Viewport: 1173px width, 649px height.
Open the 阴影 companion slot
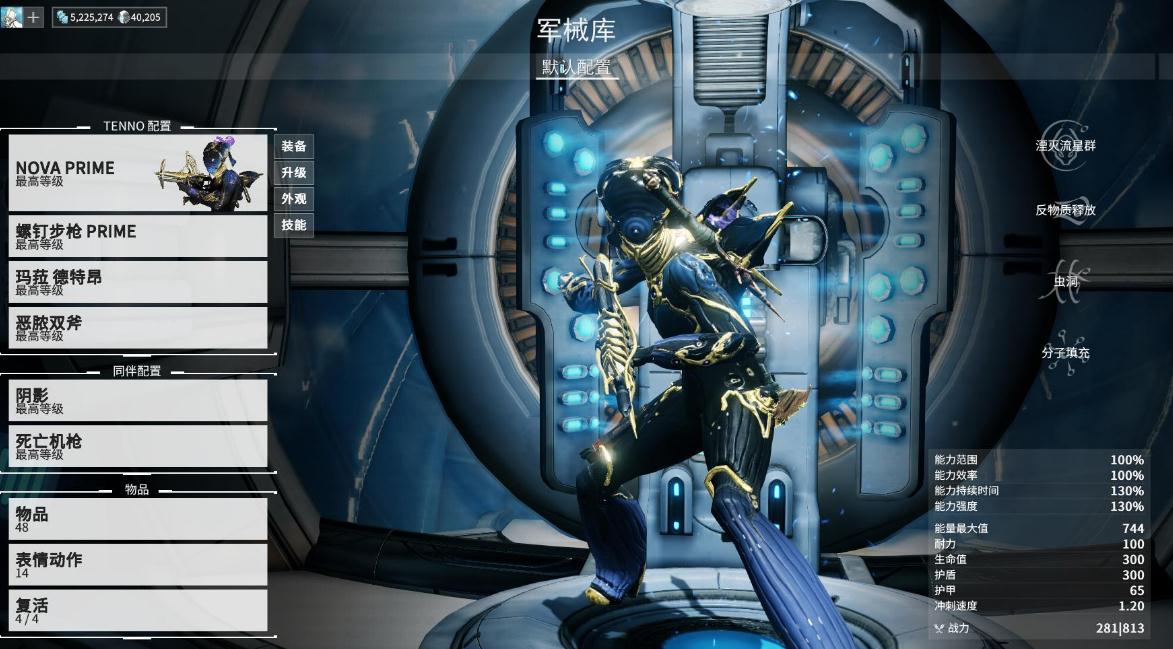138,400
